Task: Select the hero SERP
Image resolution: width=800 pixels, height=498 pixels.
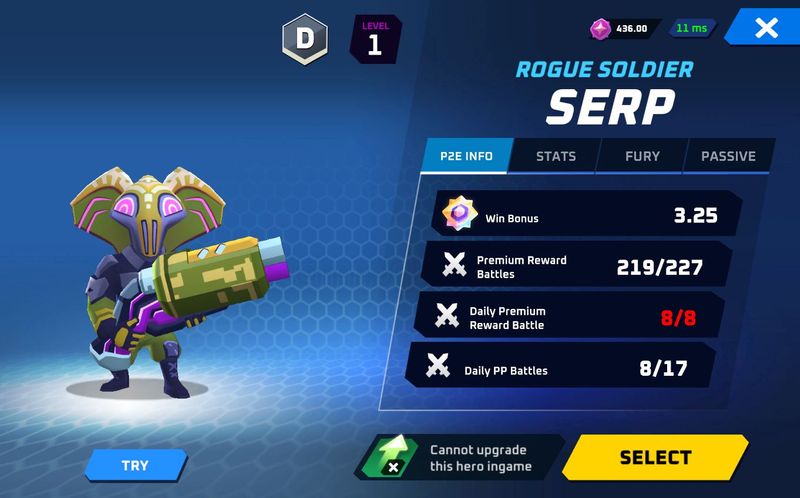Action: point(655,458)
